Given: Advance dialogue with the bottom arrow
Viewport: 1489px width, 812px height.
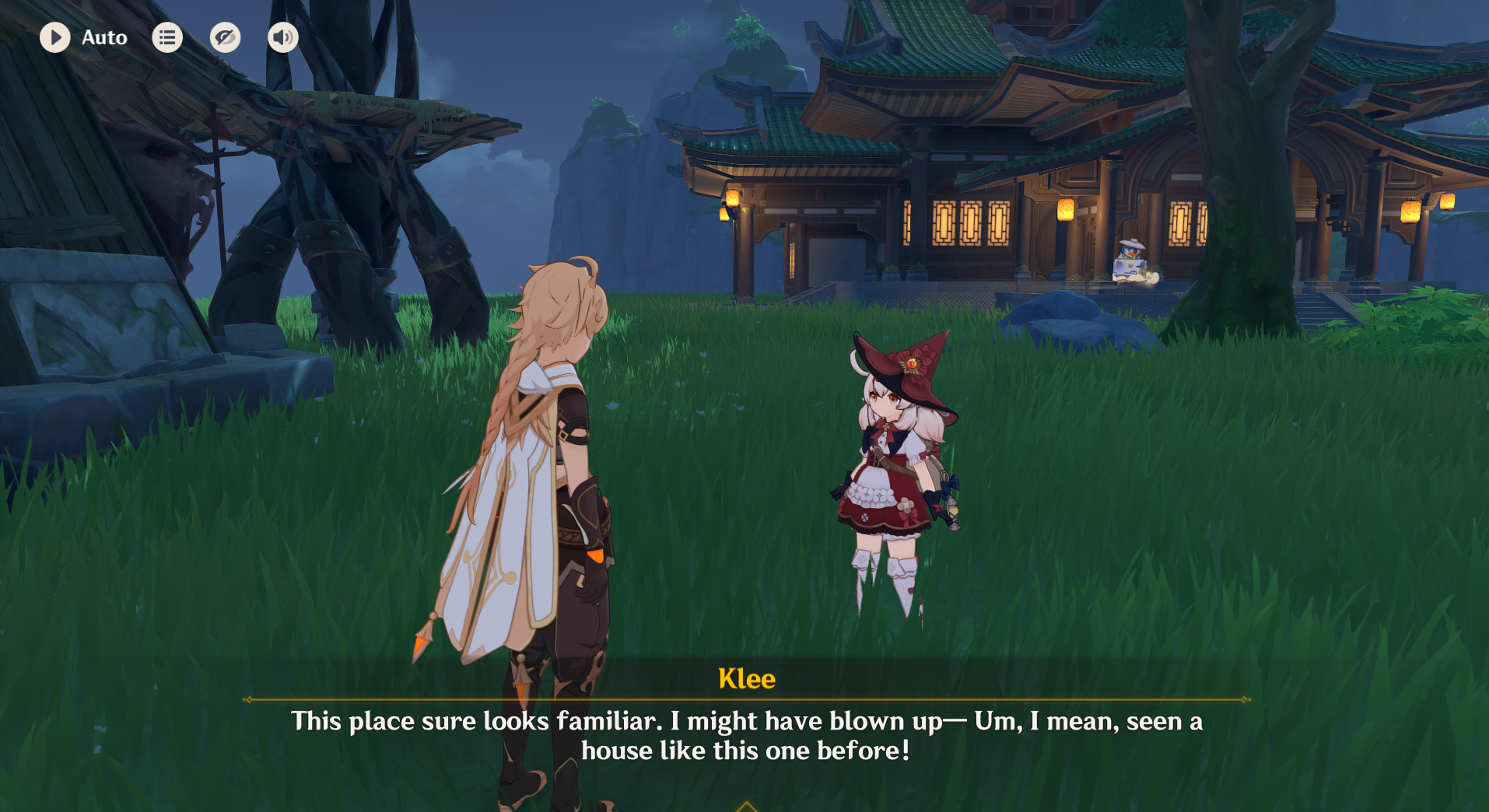Looking at the screenshot, I should coord(746,806).
